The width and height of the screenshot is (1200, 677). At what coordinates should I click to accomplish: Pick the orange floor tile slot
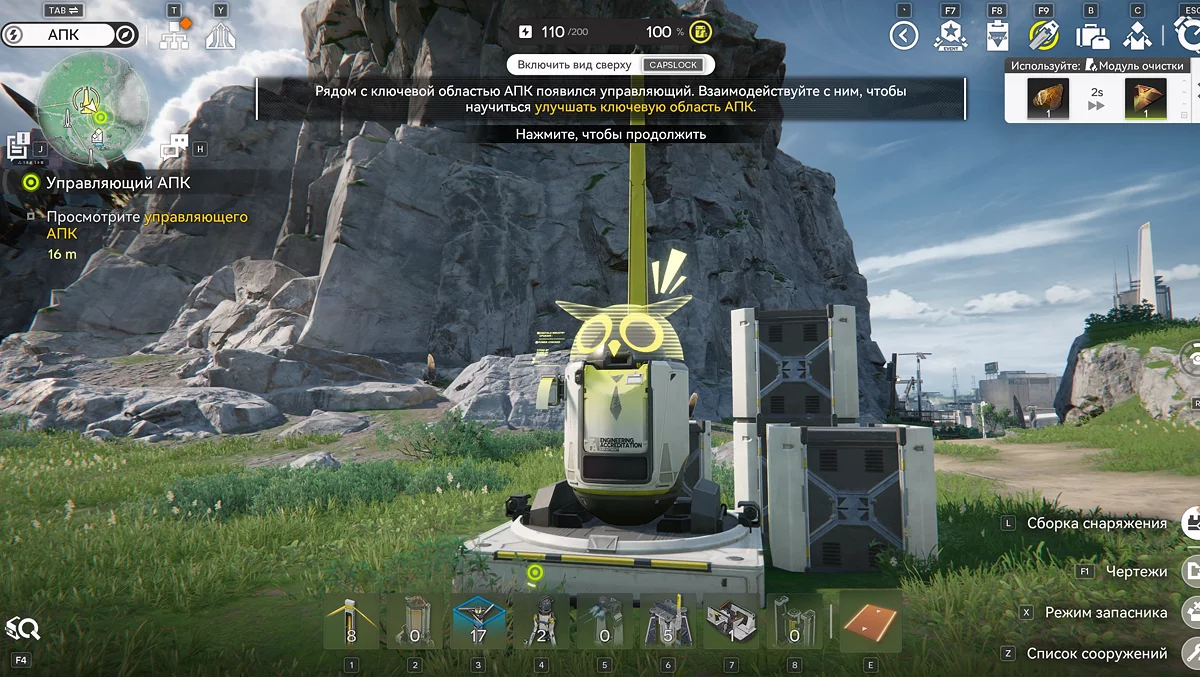tap(870, 621)
